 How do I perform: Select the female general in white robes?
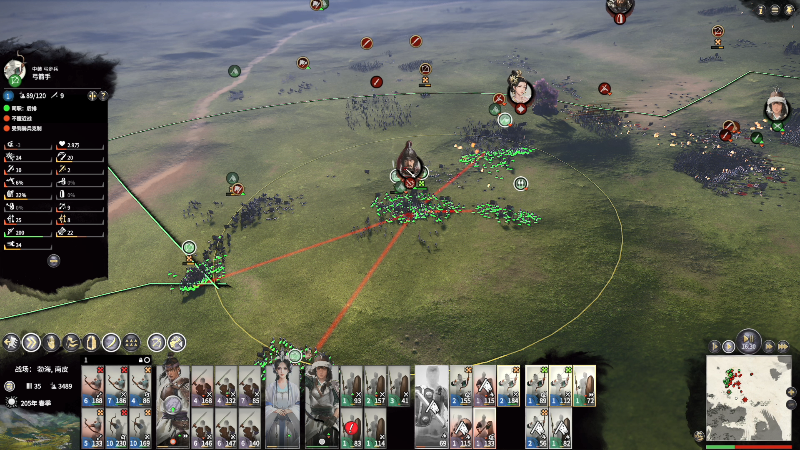pos(280,400)
